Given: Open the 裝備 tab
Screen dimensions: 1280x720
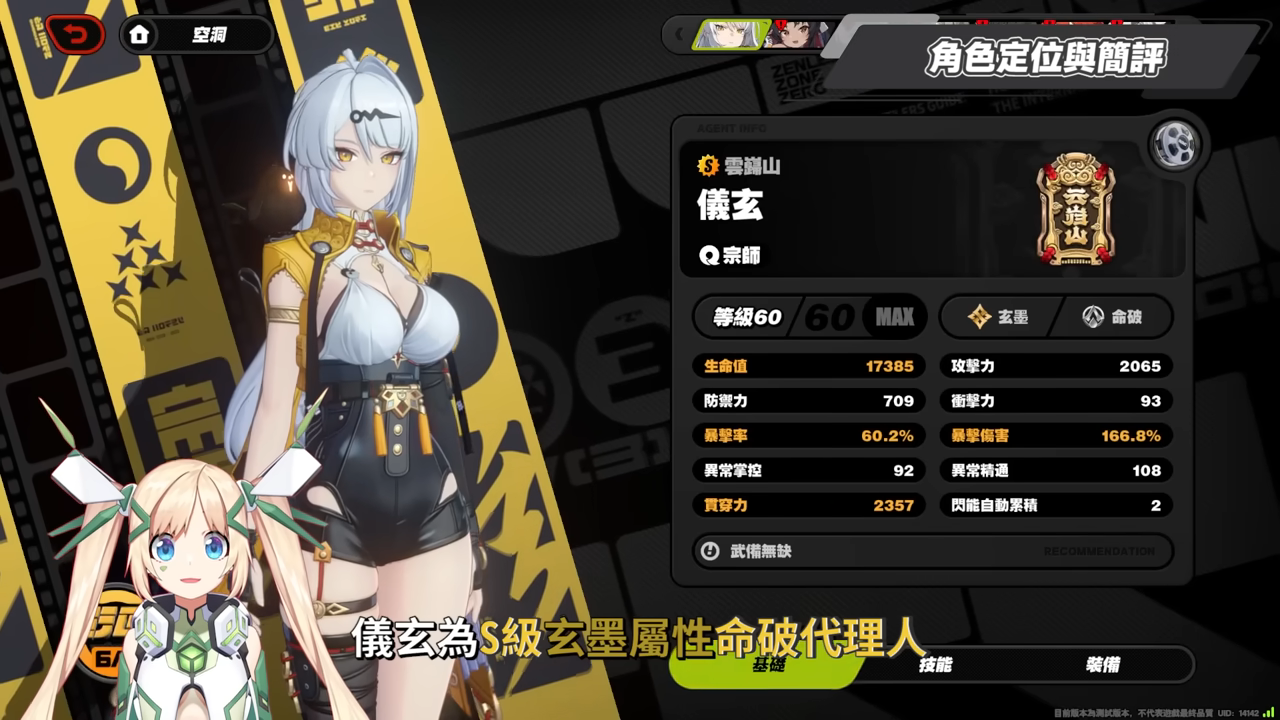Looking at the screenshot, I should pos(1102,665).
